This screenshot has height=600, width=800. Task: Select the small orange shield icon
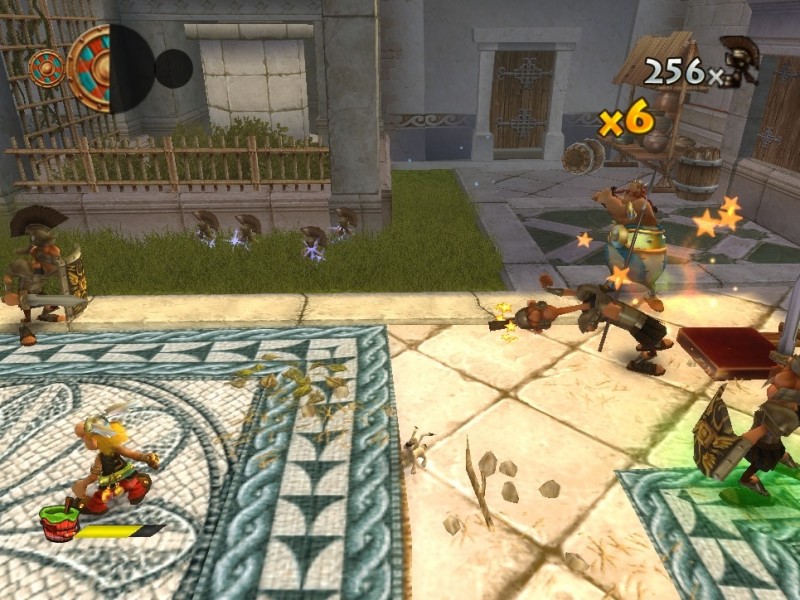(x=45, y=68)
